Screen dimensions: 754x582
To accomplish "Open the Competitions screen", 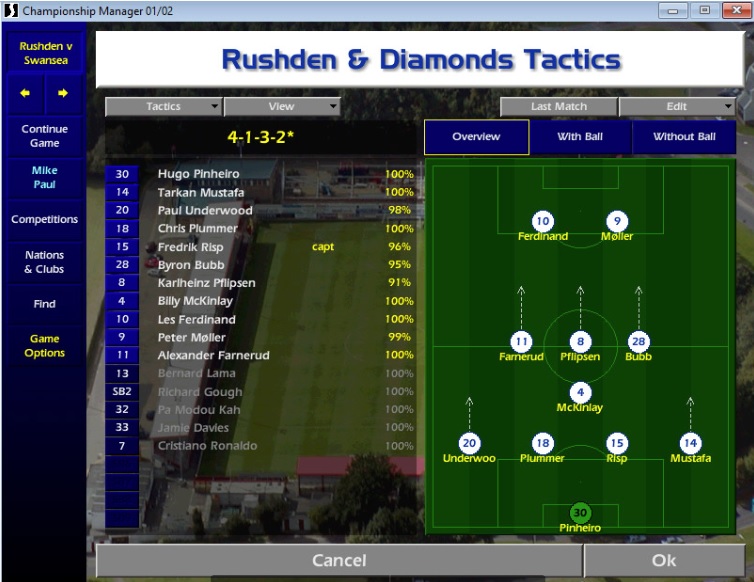I will coord(44,220).
